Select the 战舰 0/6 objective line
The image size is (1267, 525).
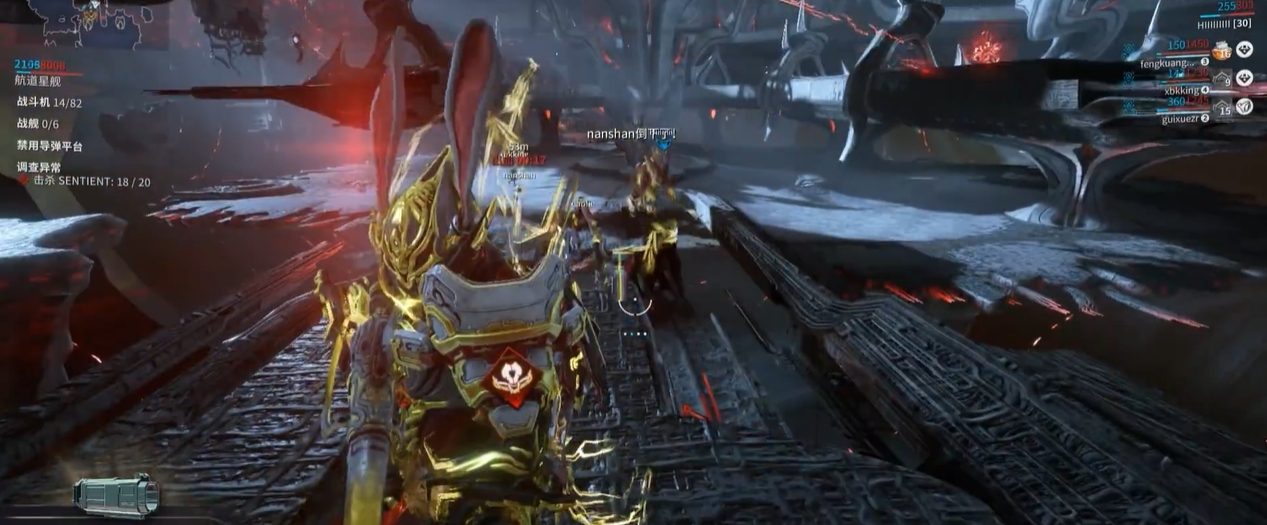pos(38,124)
